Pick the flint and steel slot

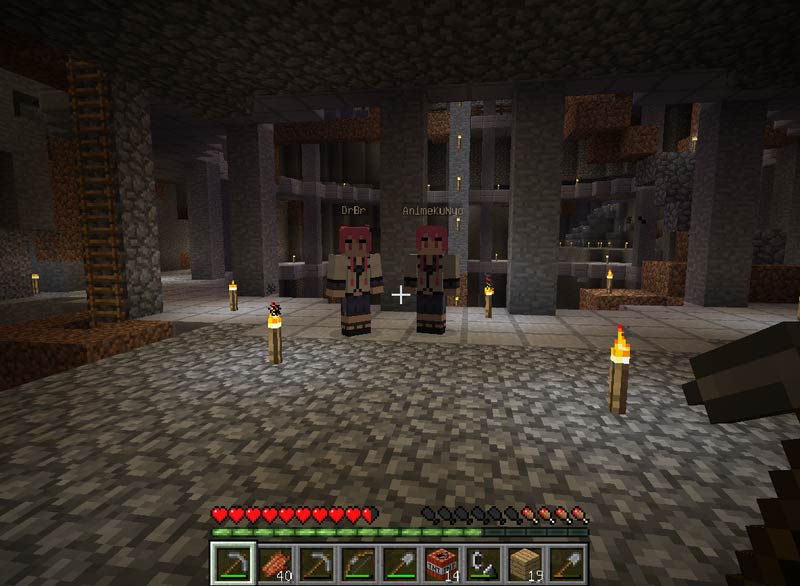pyautogui.click(x=482, y=563)
